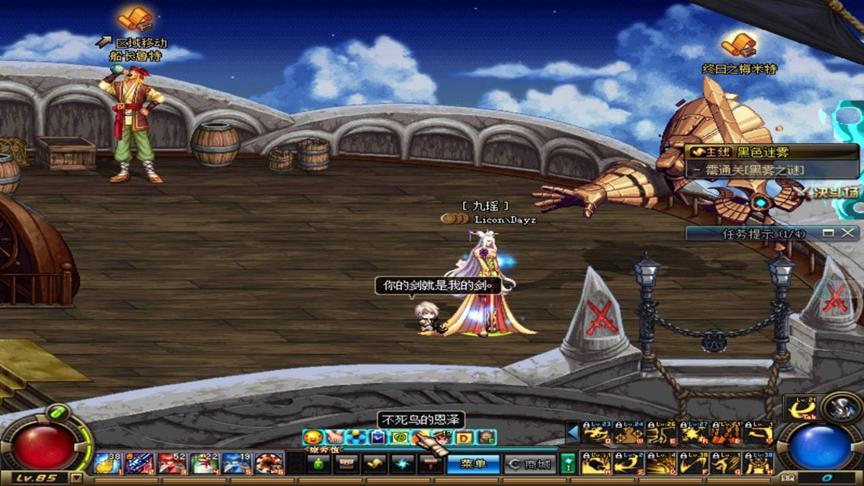The height and width of the screenshot is (486, 864).
Task: Enter the 决斗场 duel arena
Action: click(837, 192)
